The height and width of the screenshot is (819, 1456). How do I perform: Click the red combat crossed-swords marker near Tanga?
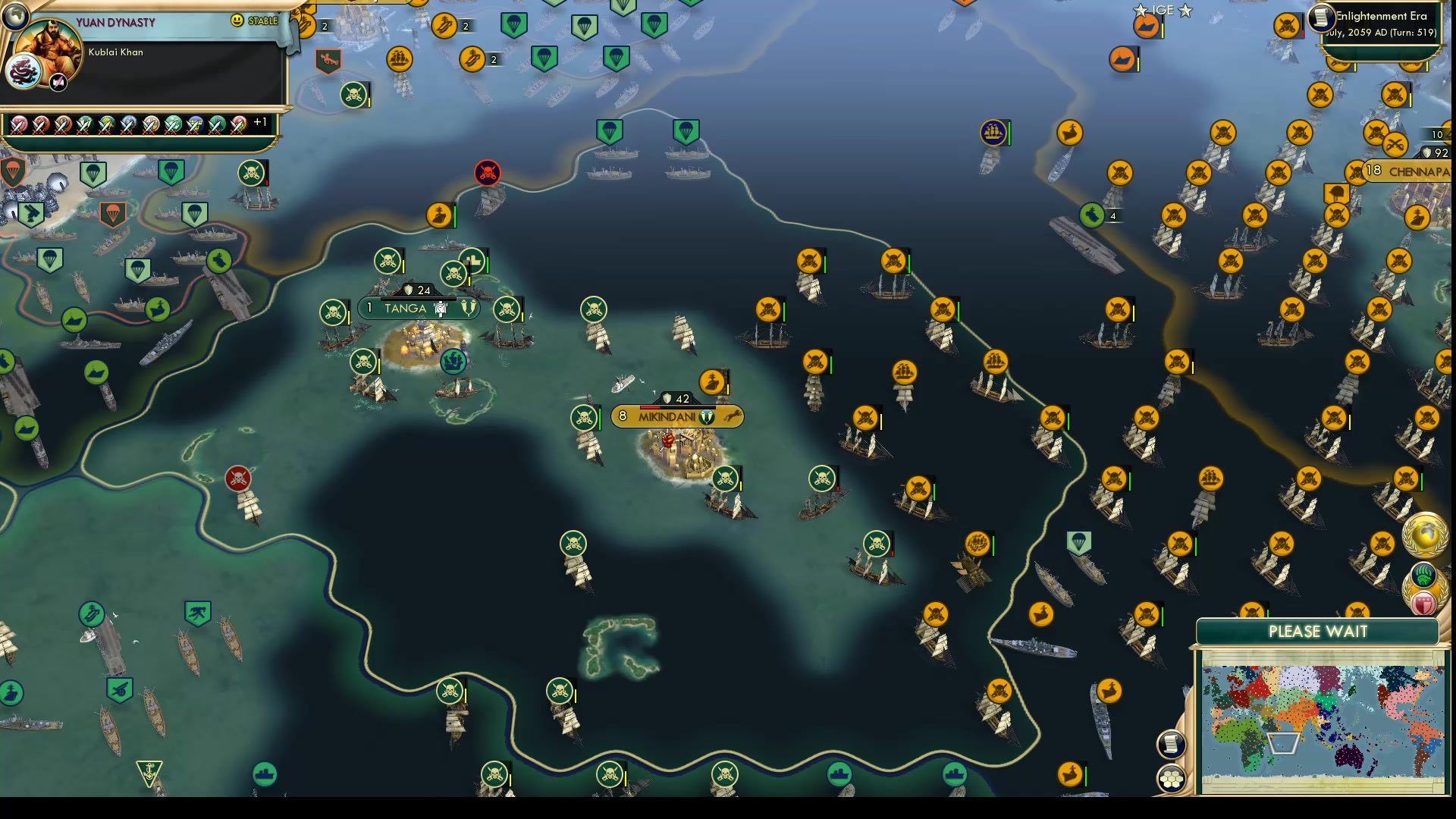[x=488, y=173]
